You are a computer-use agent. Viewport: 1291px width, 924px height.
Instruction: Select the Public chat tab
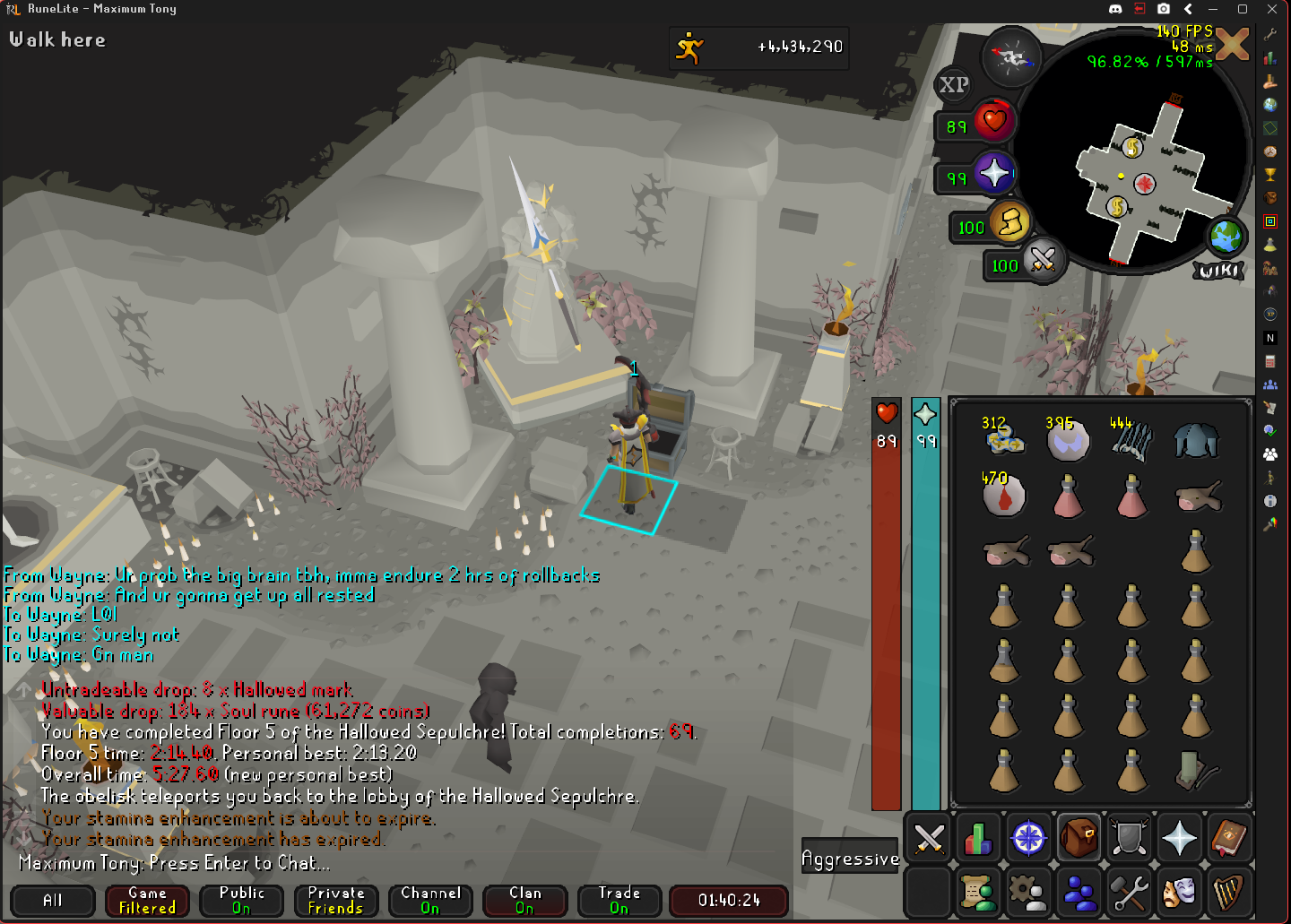coord(242,901)
